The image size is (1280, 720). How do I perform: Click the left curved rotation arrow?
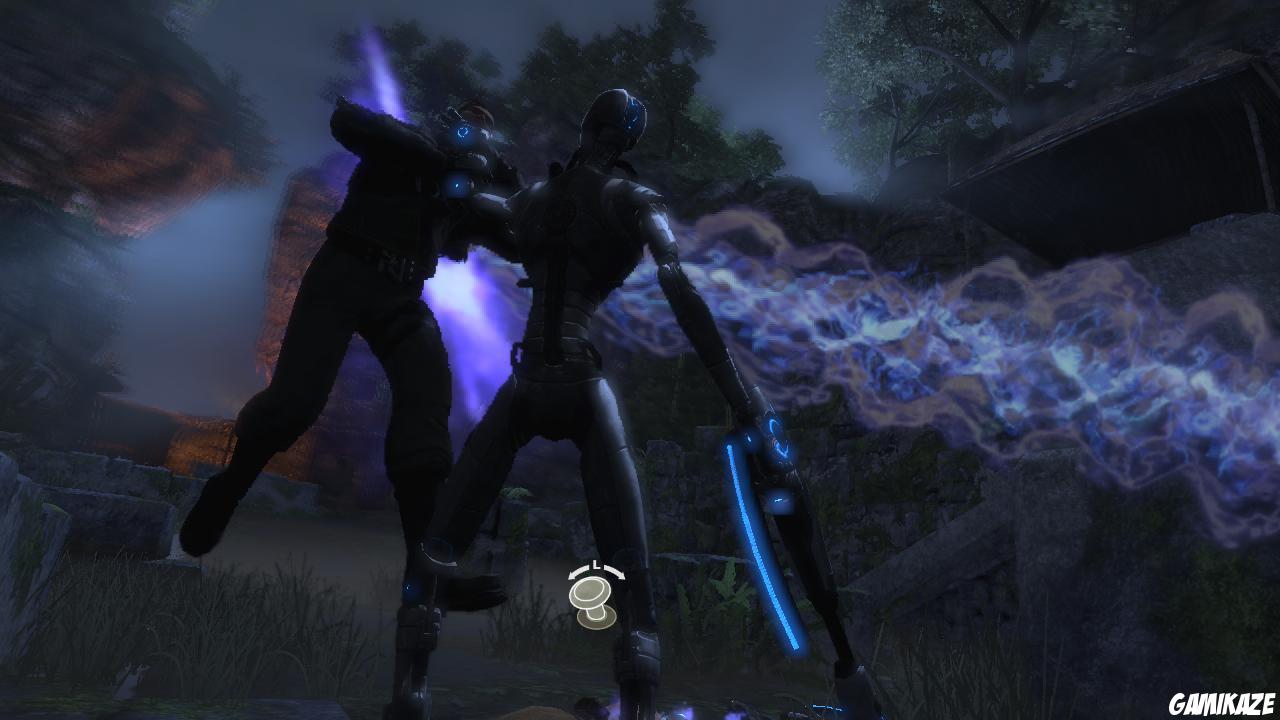pyautogui.click(x=574, y=572)
